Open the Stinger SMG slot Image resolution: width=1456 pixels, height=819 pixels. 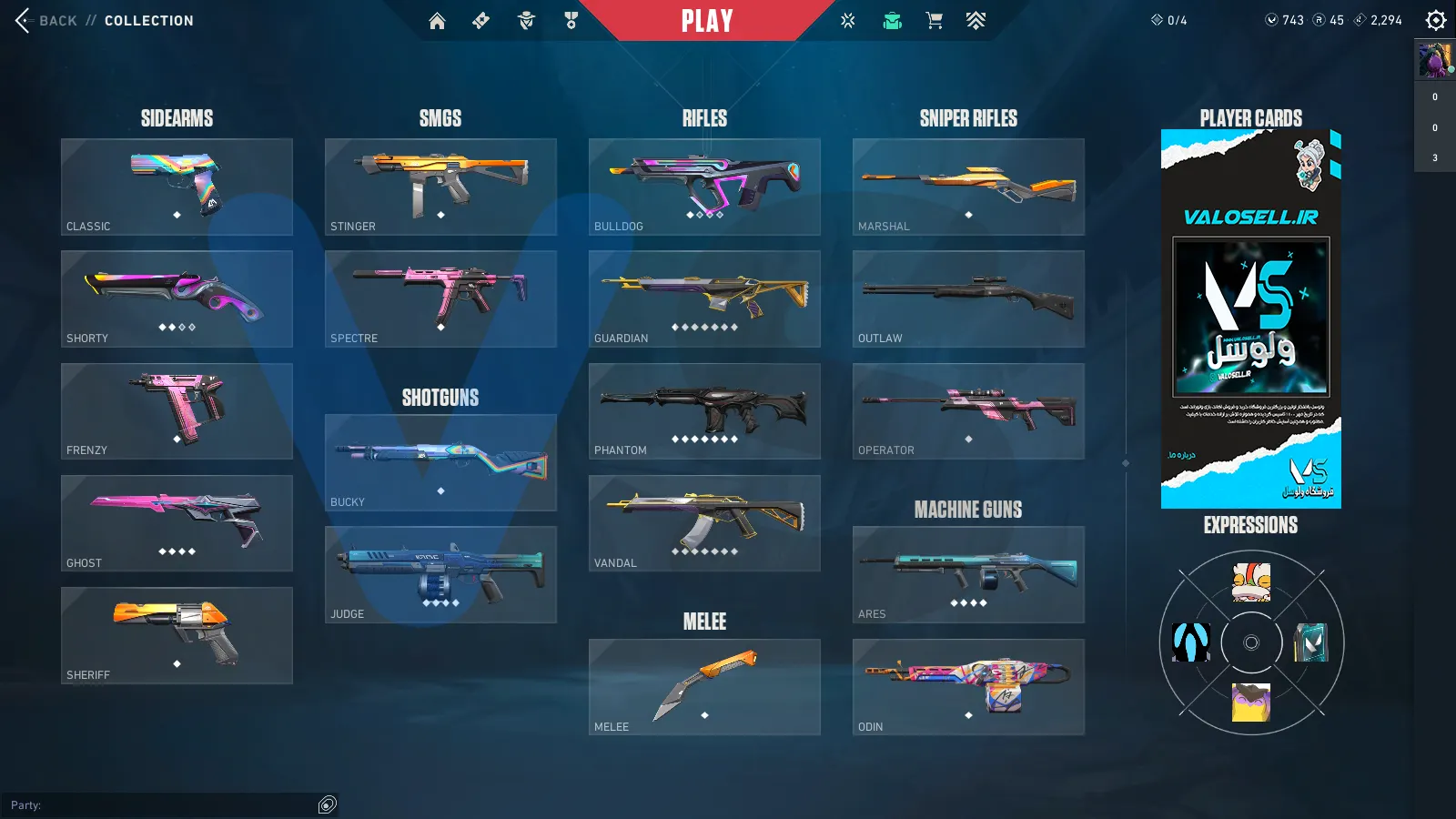pos(440,187)
